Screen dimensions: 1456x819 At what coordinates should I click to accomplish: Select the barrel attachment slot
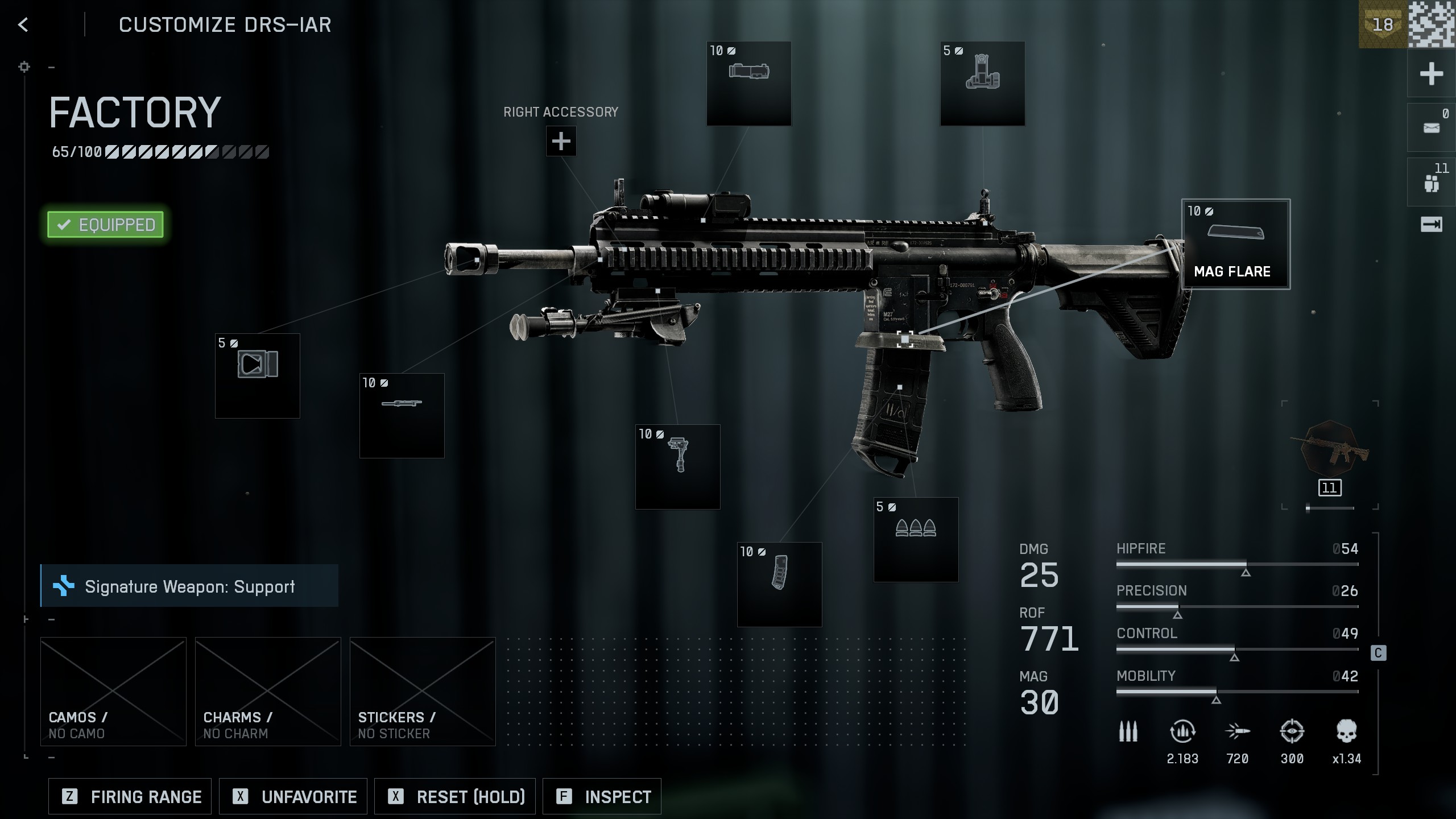[x=402, y=415]
